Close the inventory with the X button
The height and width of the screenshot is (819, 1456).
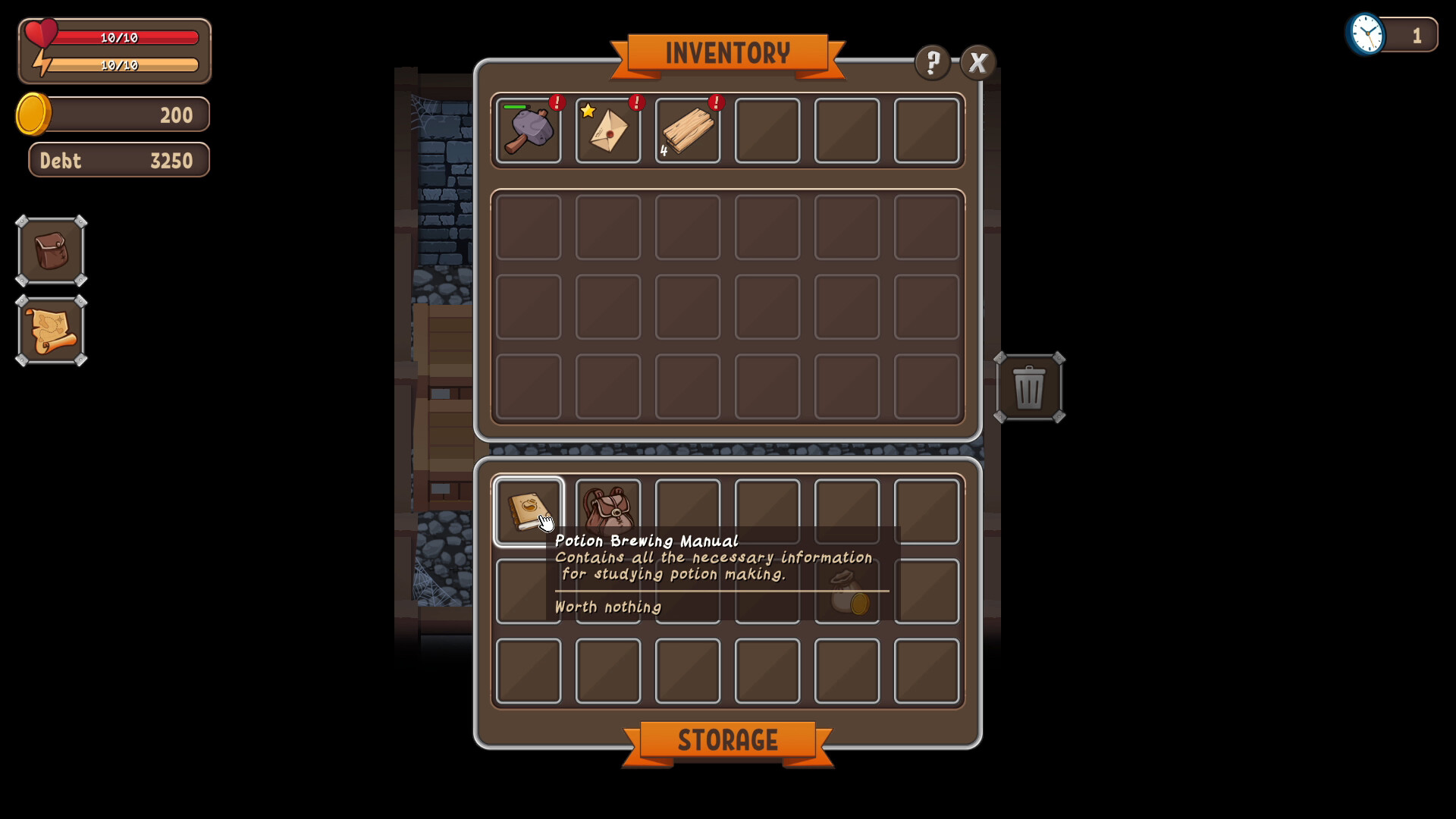point(978,62)
